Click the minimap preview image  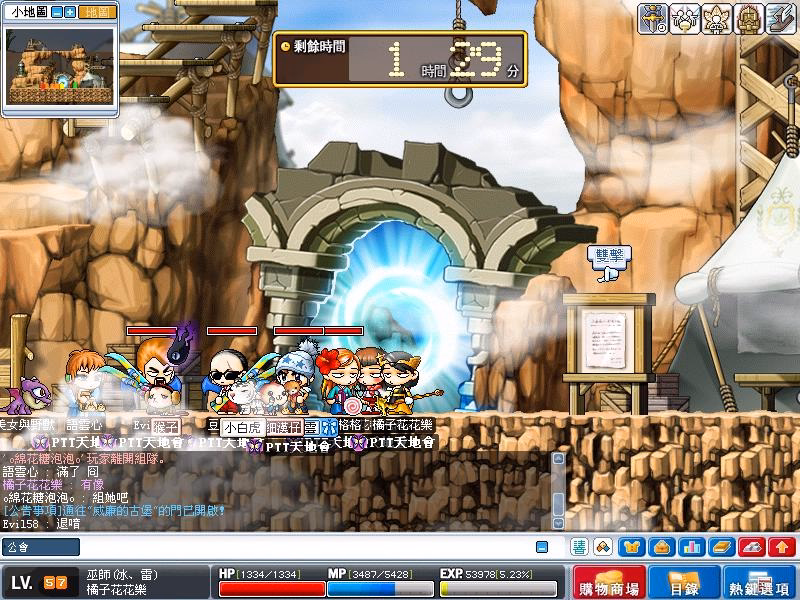click(59, 69)
